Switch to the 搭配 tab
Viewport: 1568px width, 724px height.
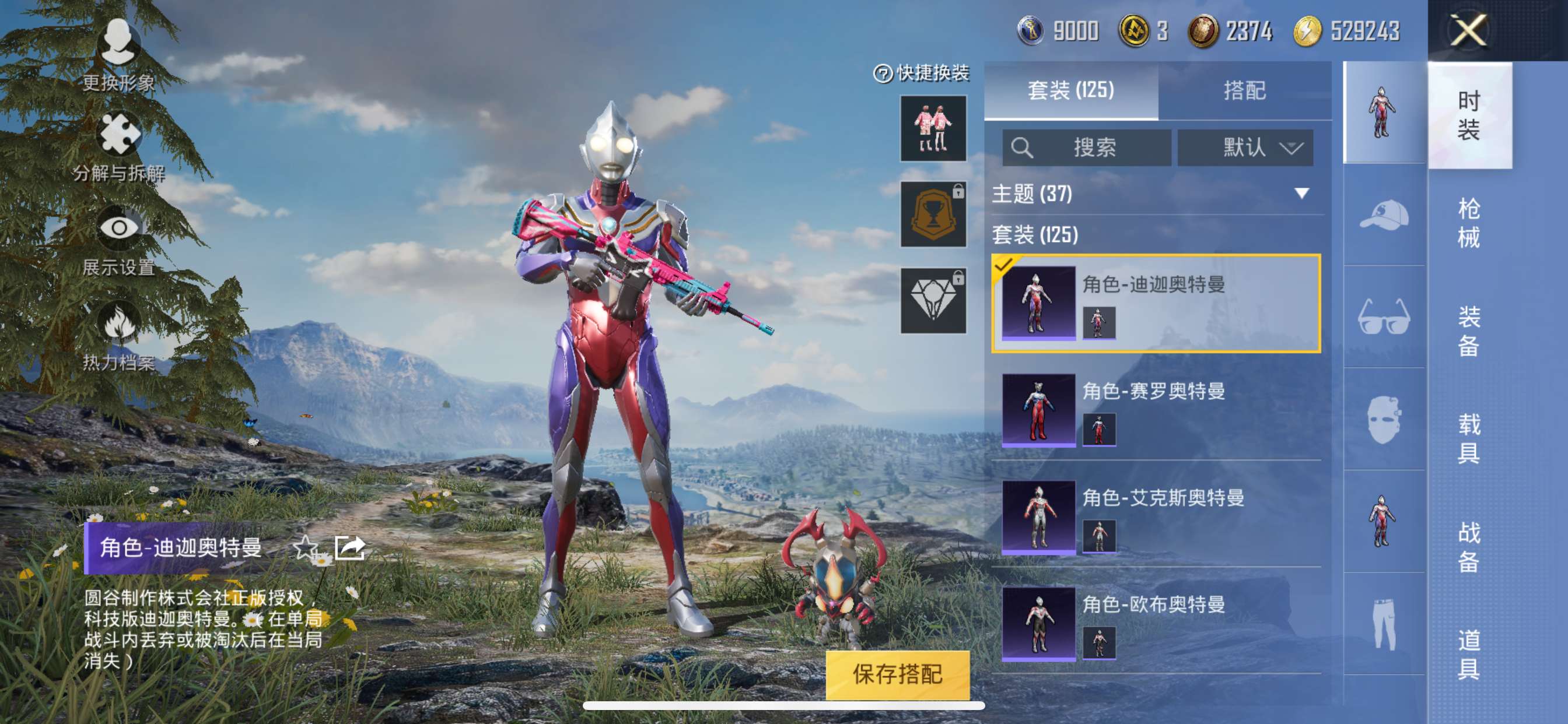1244,91
